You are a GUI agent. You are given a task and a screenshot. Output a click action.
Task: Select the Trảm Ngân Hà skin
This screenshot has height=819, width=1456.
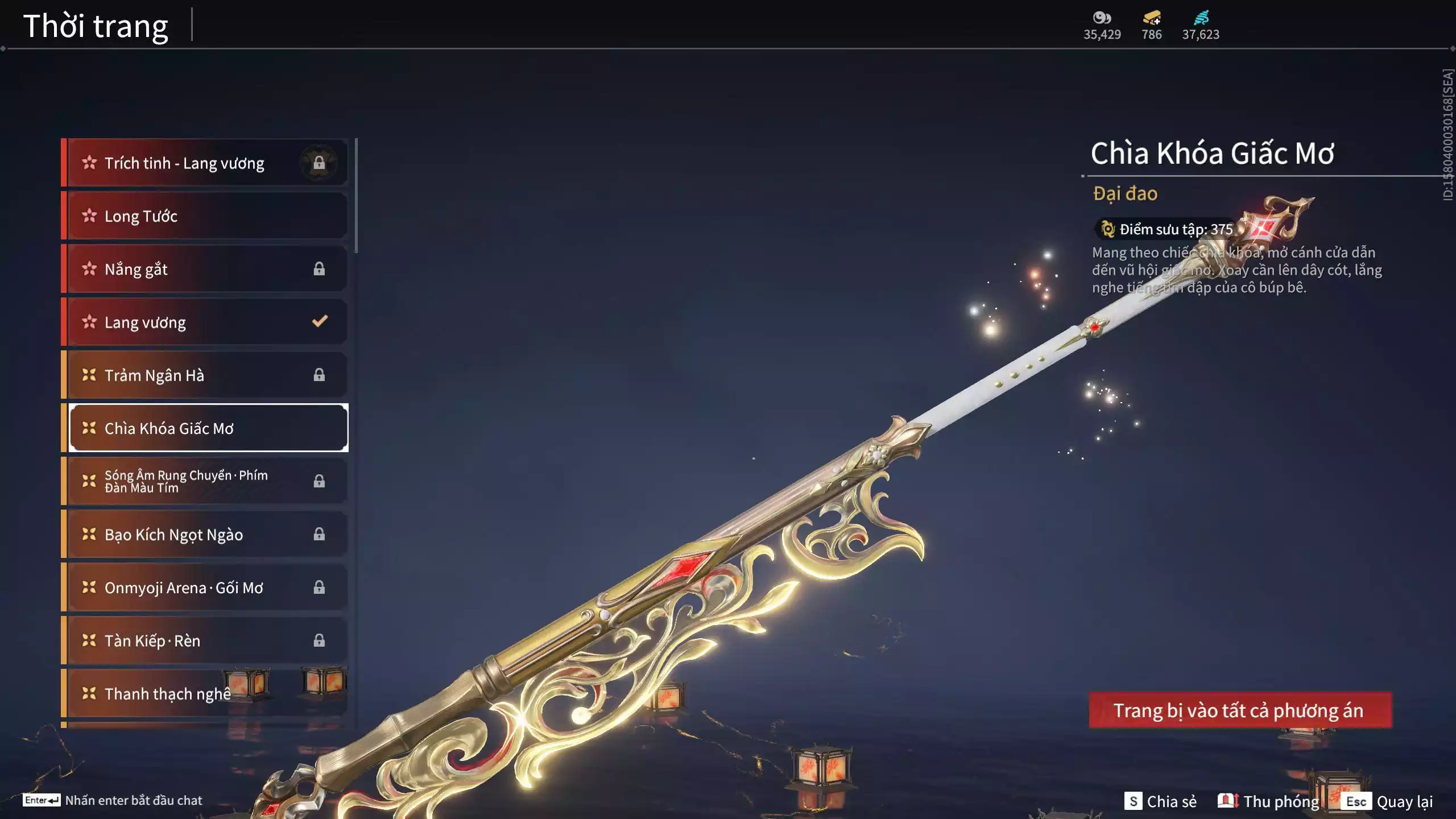pos(207,375)
